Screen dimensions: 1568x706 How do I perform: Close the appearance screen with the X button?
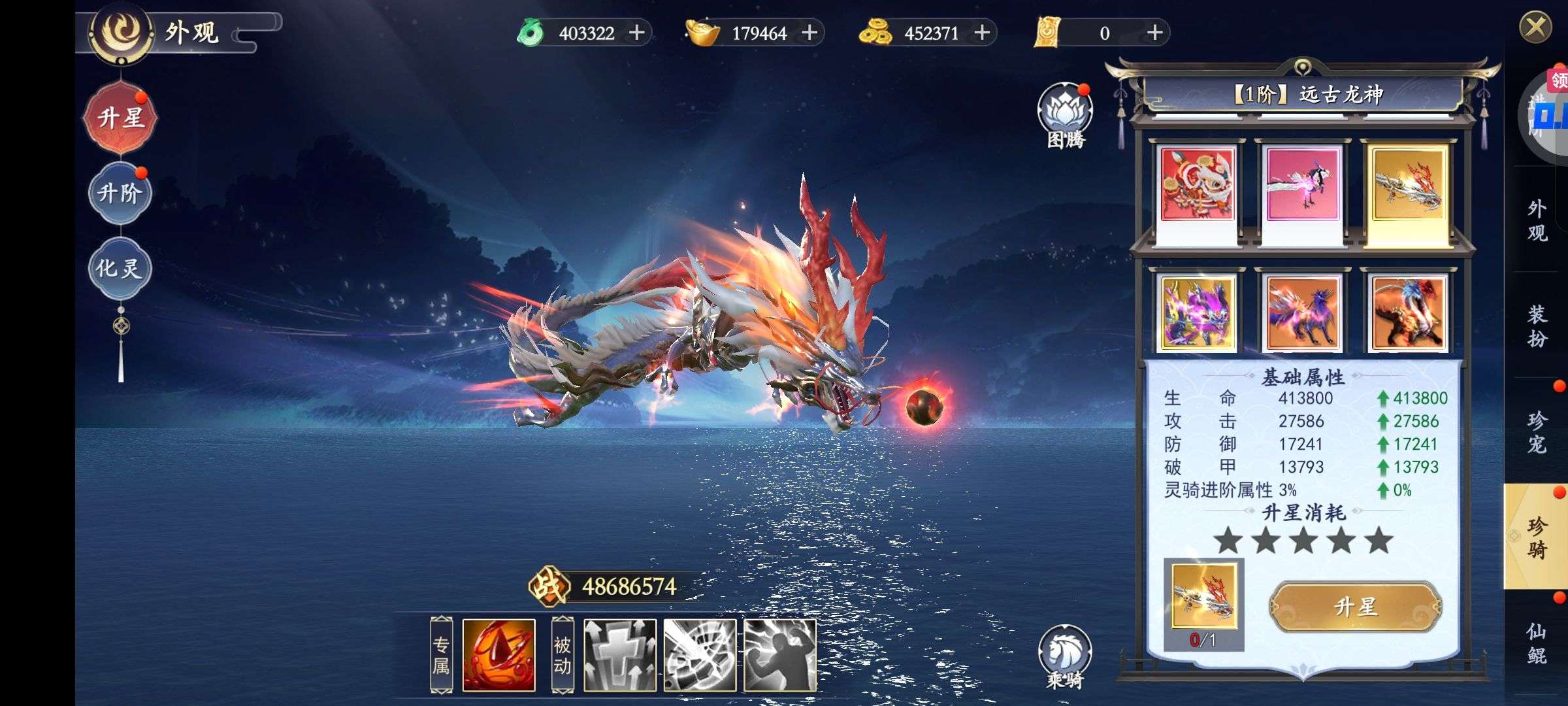coord(1535,28)
